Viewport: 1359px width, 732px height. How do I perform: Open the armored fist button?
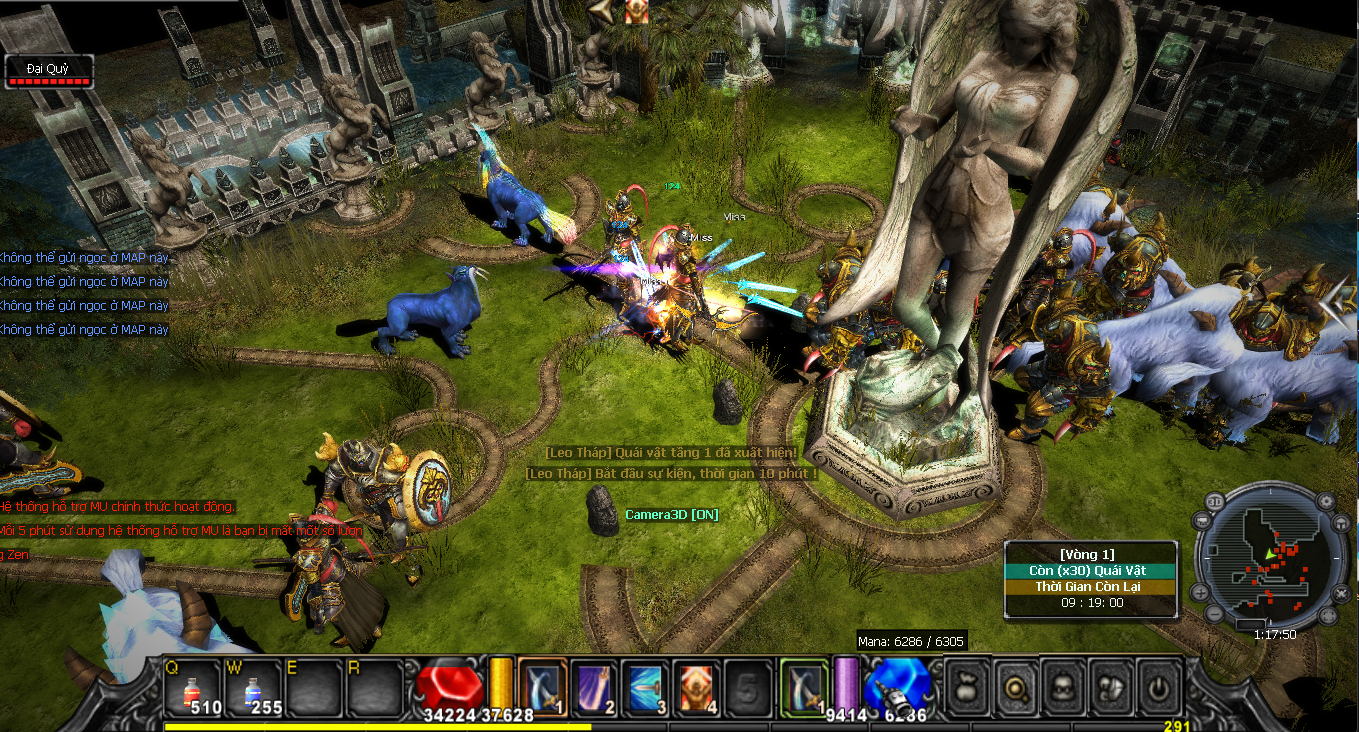coord(1112,686)
